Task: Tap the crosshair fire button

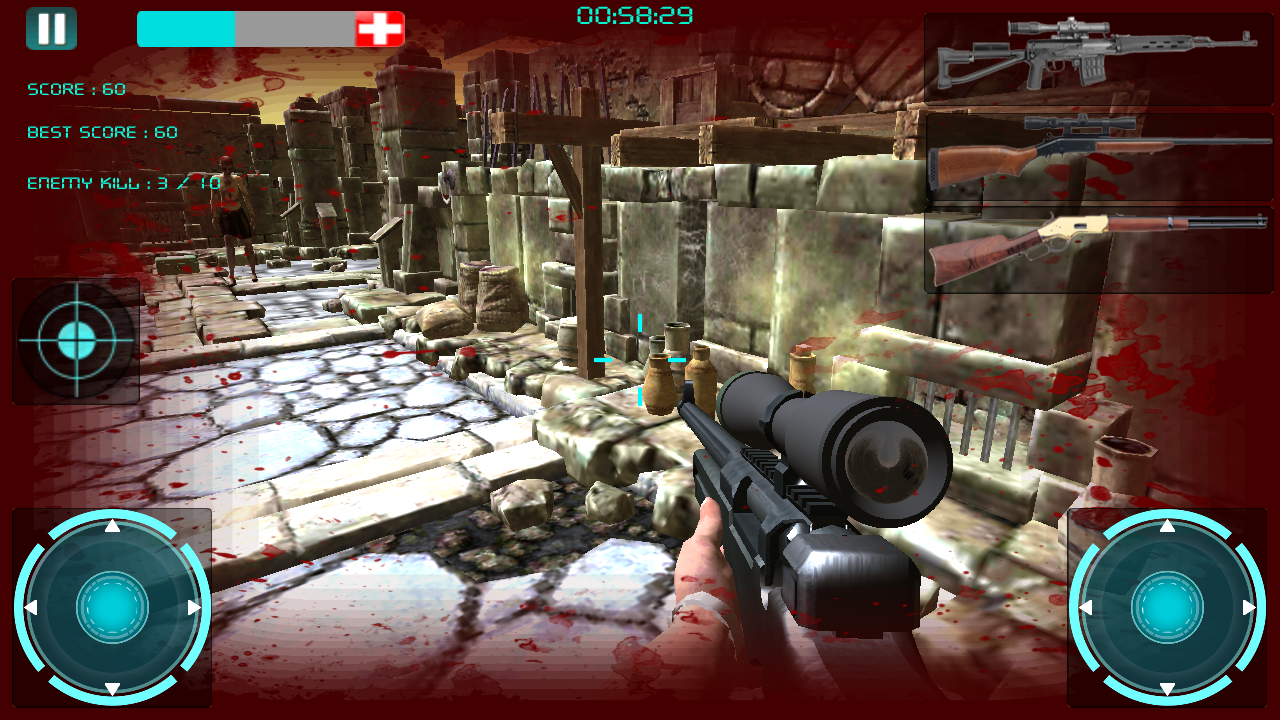Action: click(76, 341)
